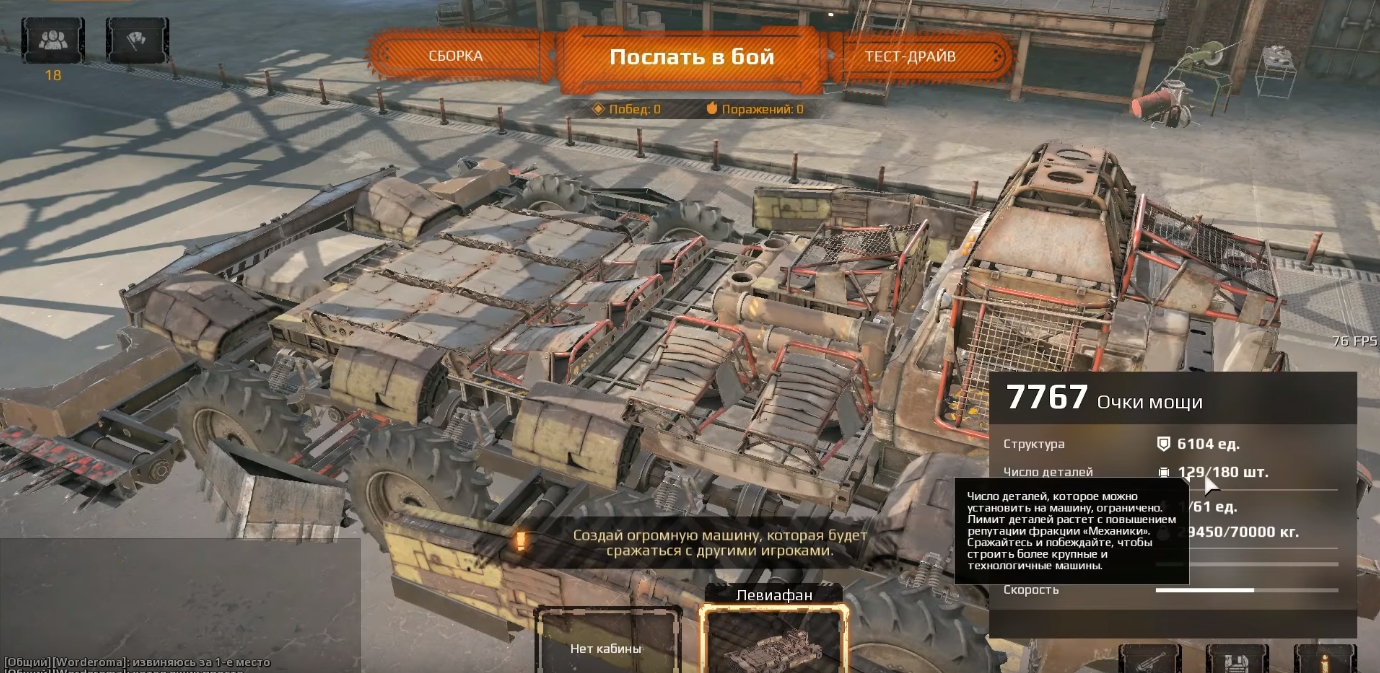Open the cannon weapon icon button
1380x673 pixels.
[1150, 658]
